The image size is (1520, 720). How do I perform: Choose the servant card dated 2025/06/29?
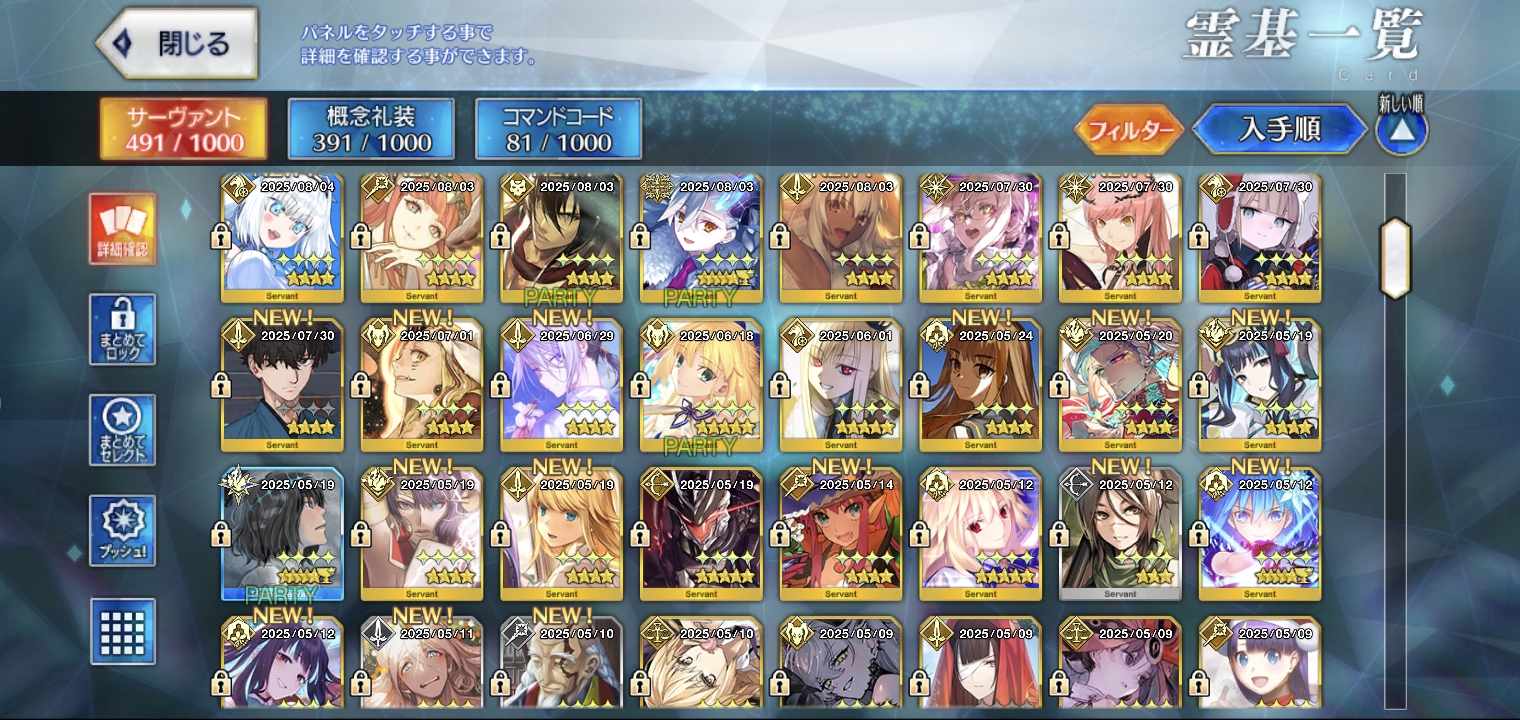[562, 385]
